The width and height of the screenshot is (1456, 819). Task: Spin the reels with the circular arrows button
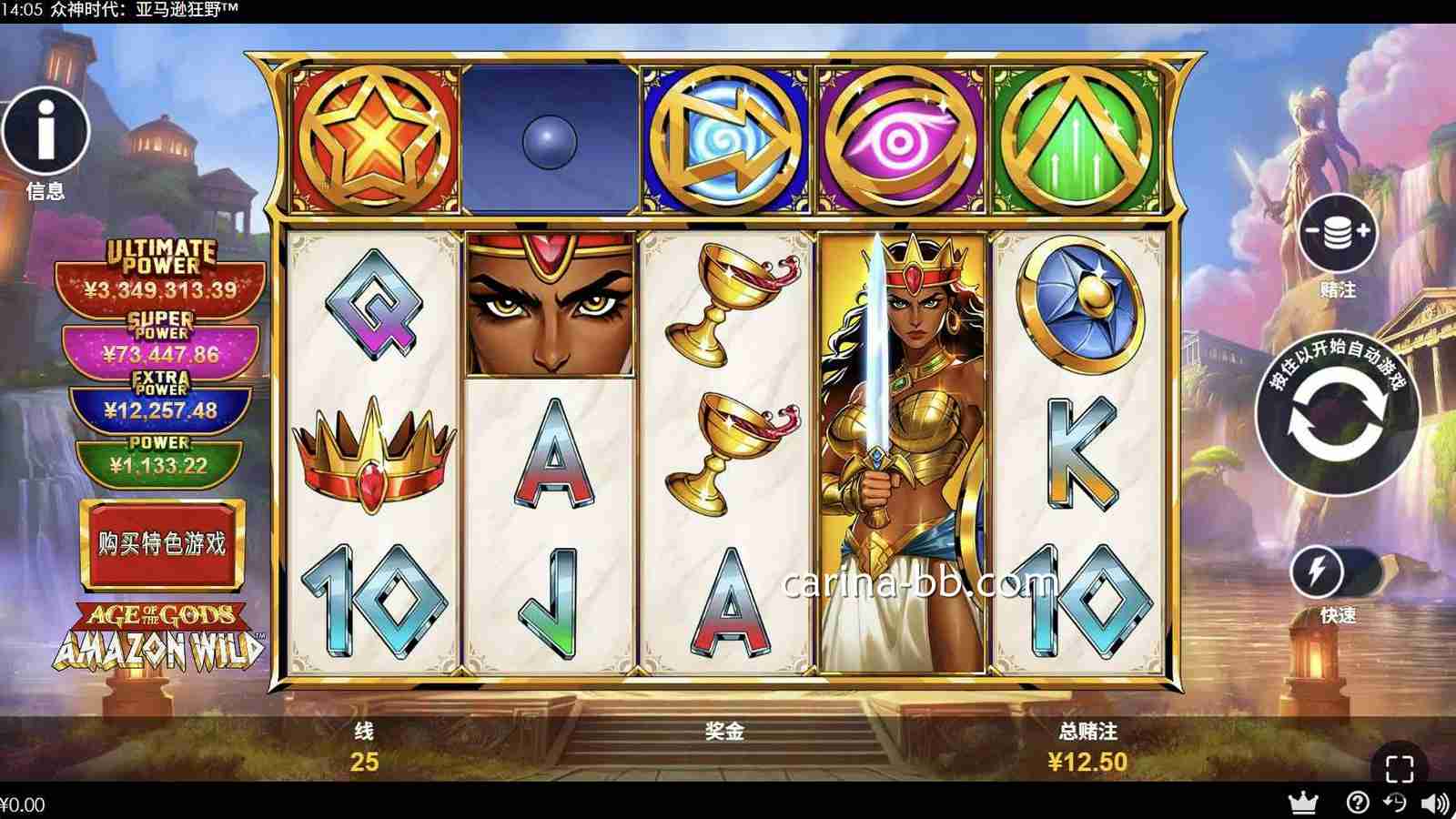[x=1337, y=420]
